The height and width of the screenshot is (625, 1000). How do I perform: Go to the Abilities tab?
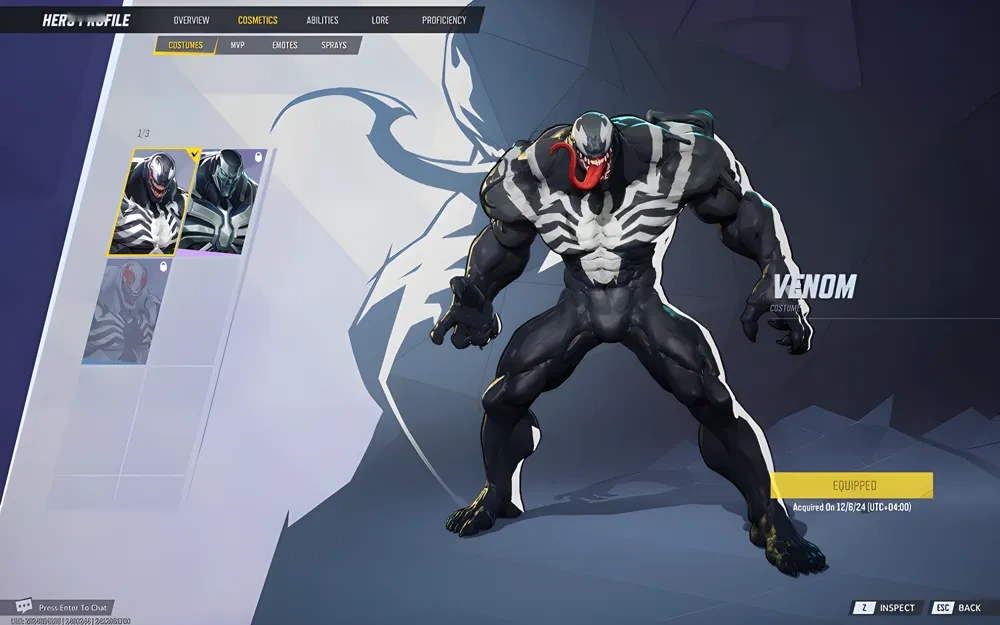coord(322,20)
